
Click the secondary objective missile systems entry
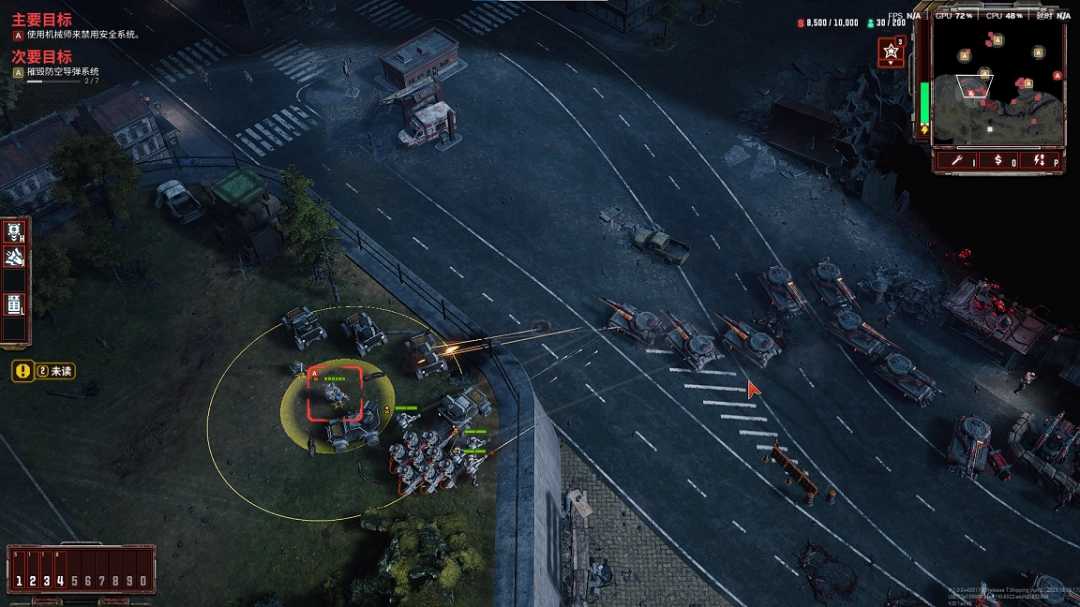coord(62,72)
